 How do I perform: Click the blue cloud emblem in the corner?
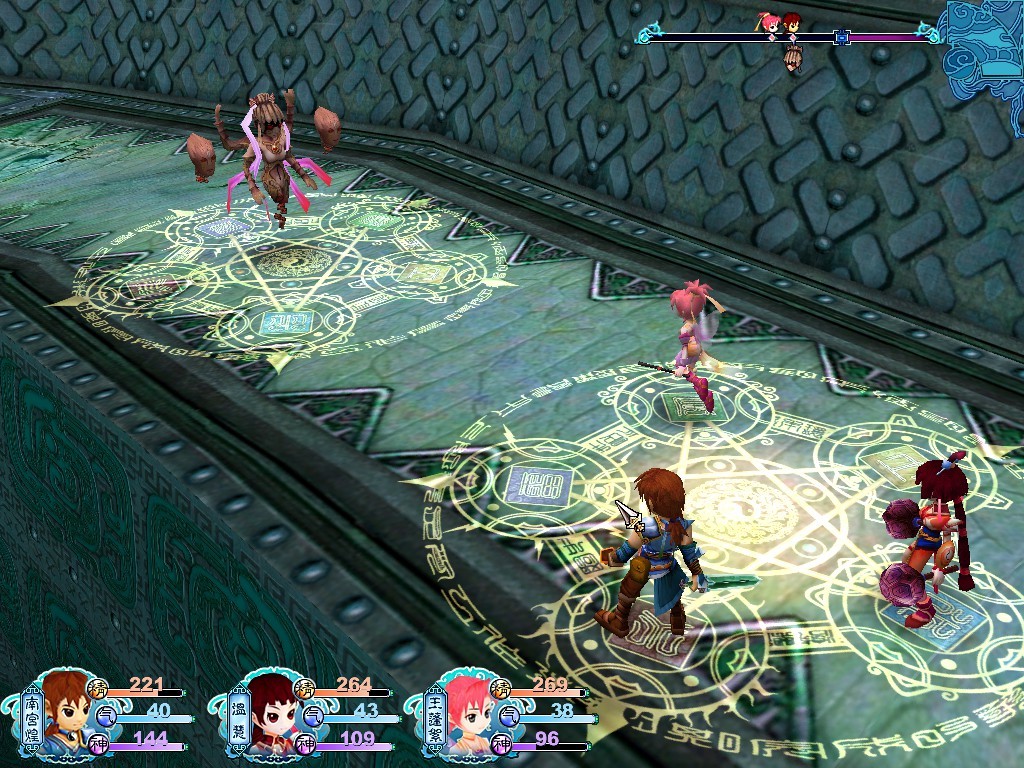coord(984,50)
